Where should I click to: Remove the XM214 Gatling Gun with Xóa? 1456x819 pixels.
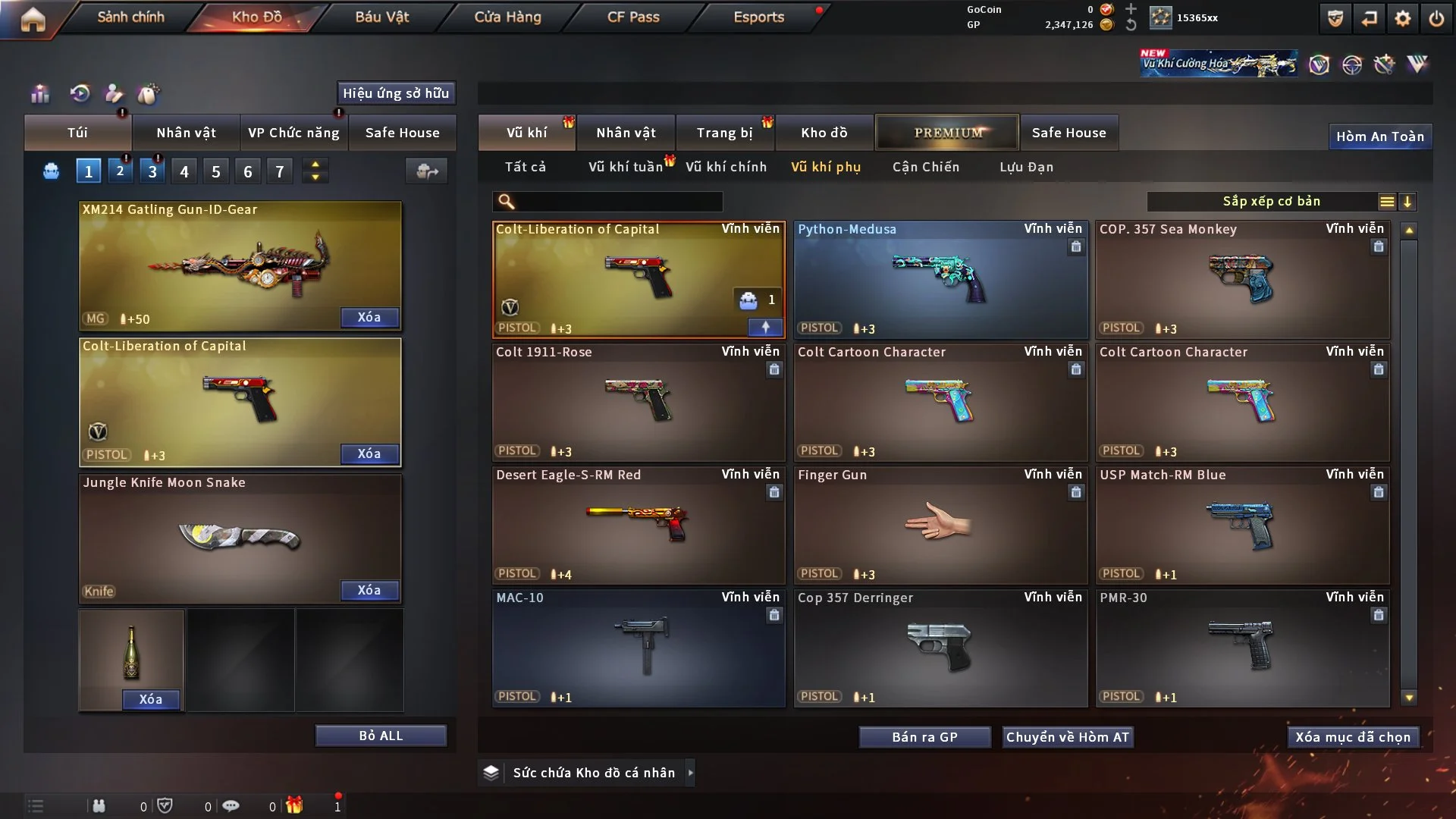tap(369, 317)
